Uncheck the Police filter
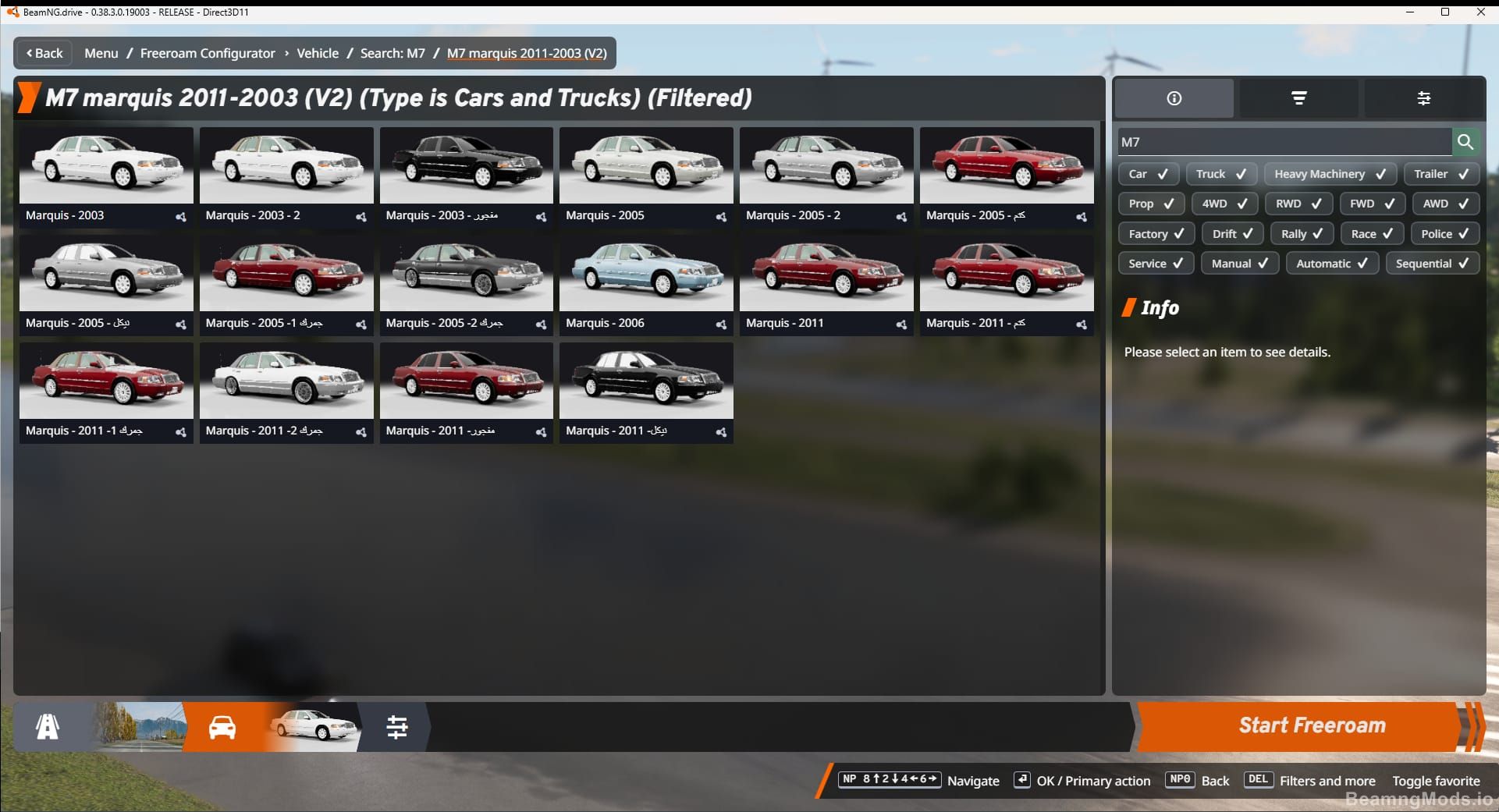Screen dimensions: 1499x812 [1444, 233]
